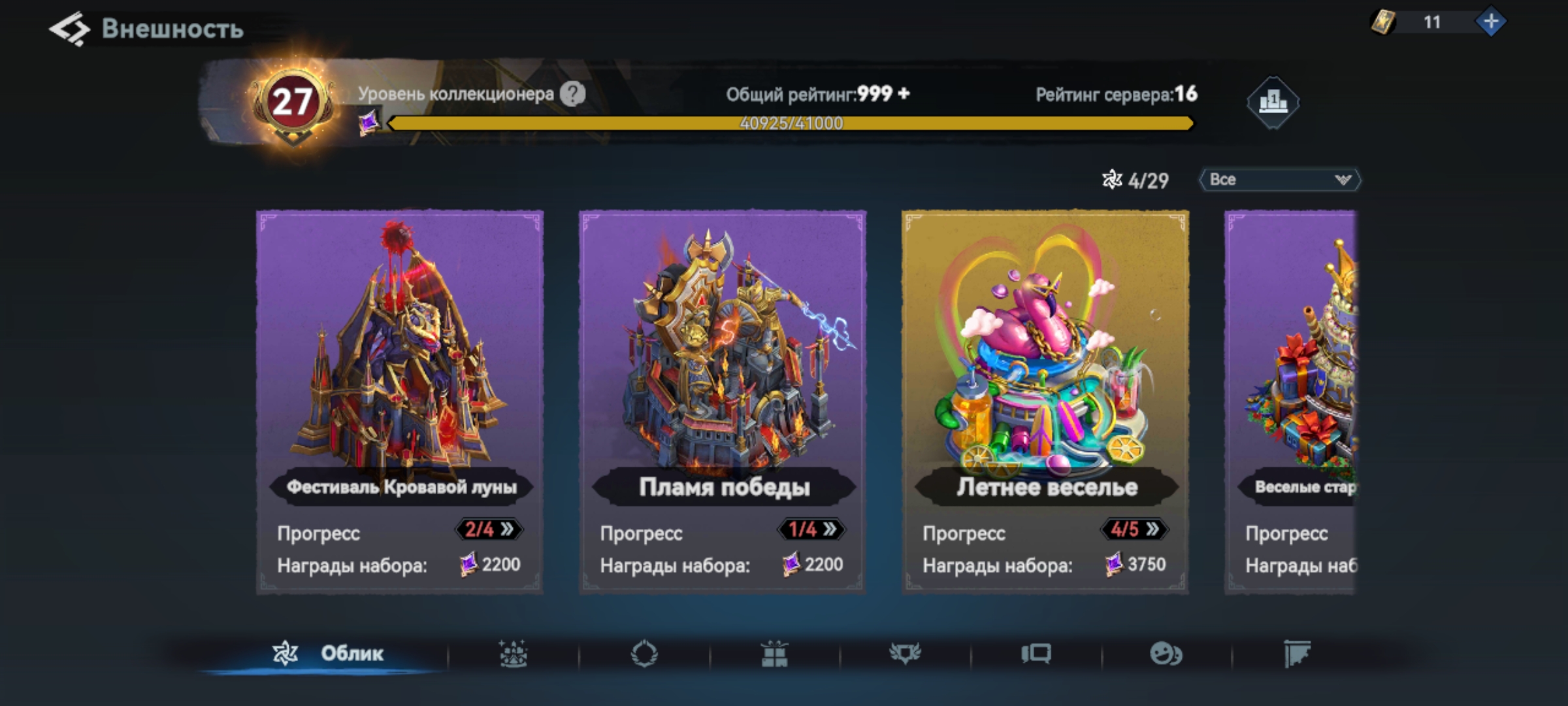The width and height of the screenshot is (1568, 706).
Task: Open the ranking leaderboard podium icon
Action: point(1272,102)
